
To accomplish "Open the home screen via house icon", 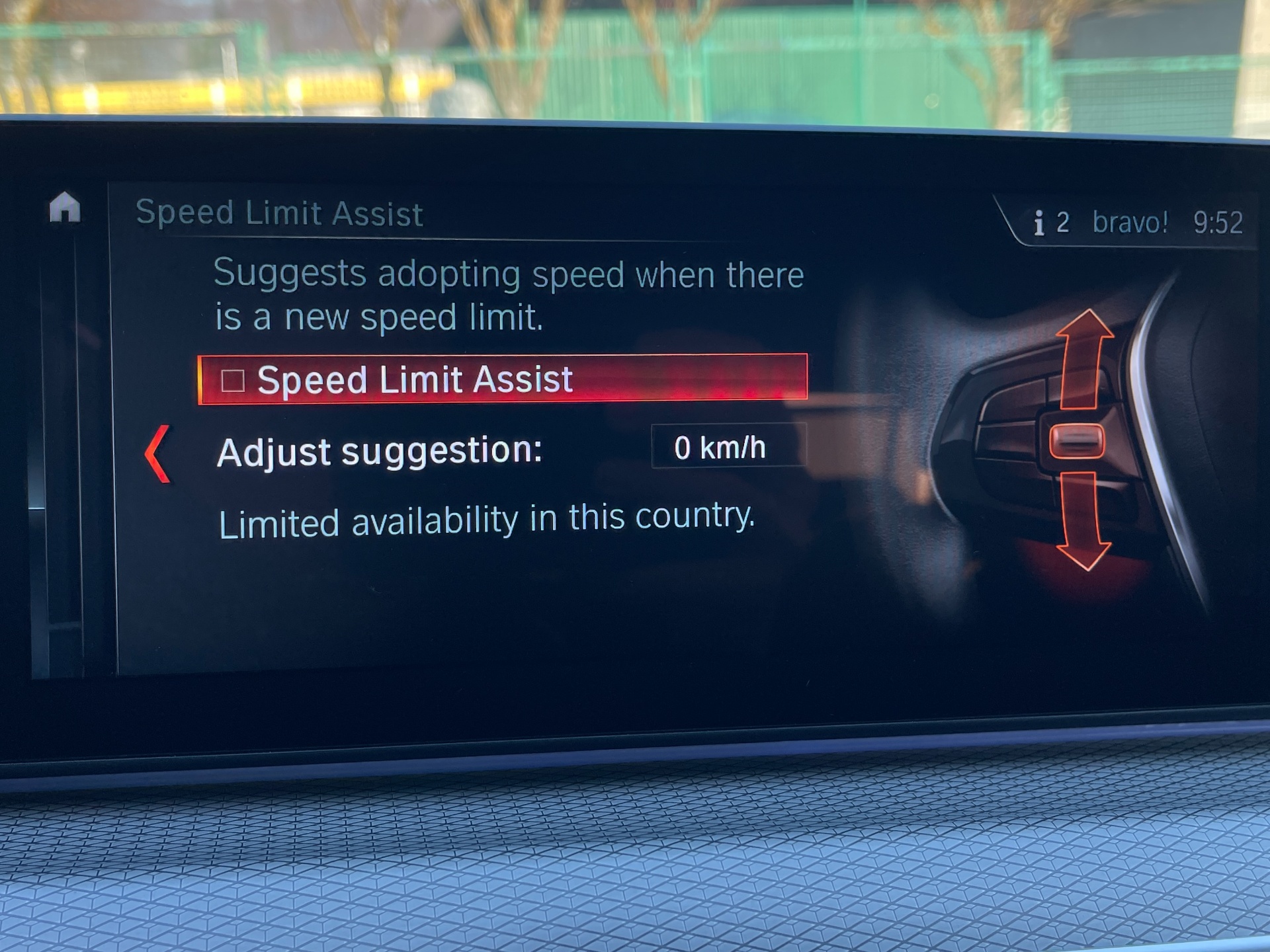I will (65, 208).
